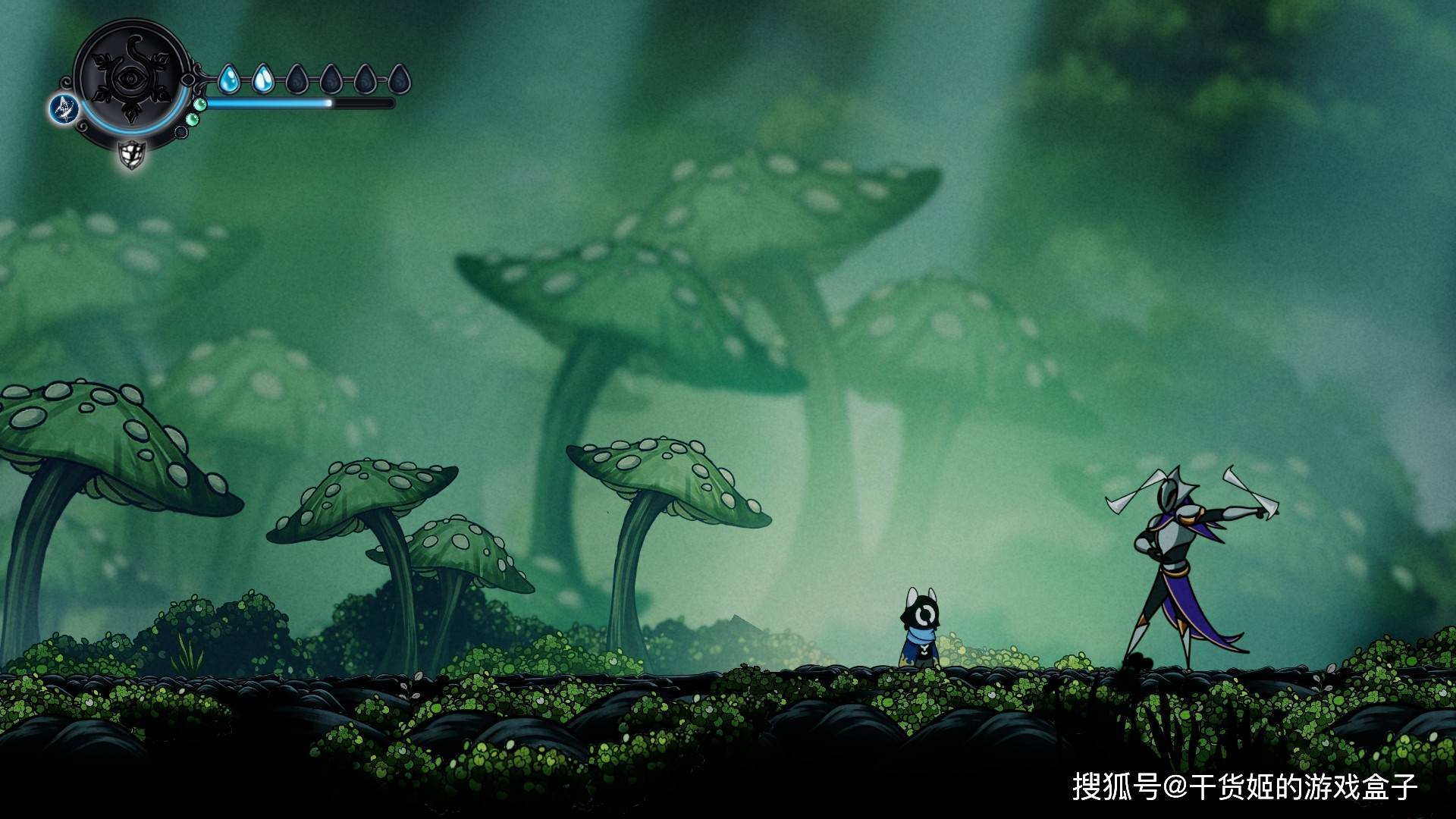Click the dark eye emblem medallion
This screenshot has height=819, width=1456.
tap(132, 77)
